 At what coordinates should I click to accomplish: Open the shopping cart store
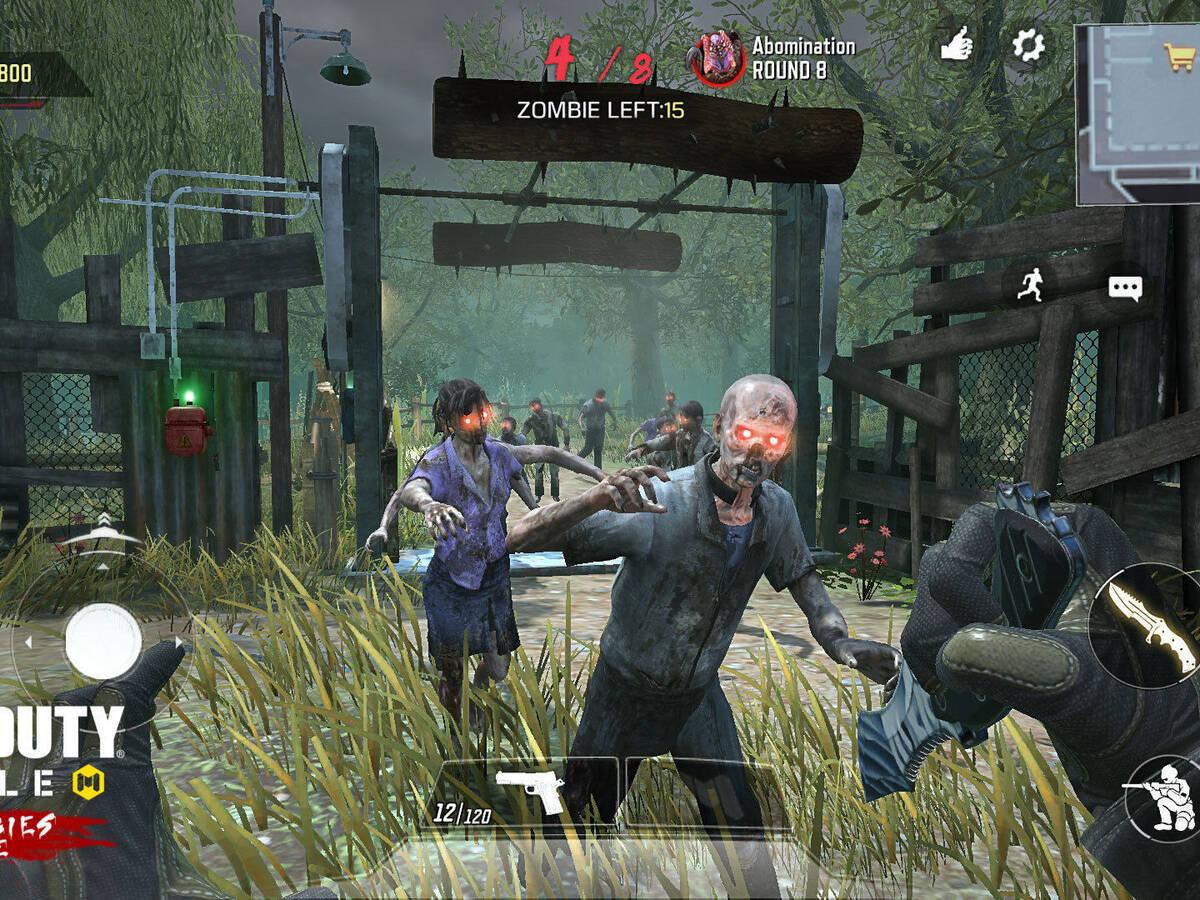1179,55
